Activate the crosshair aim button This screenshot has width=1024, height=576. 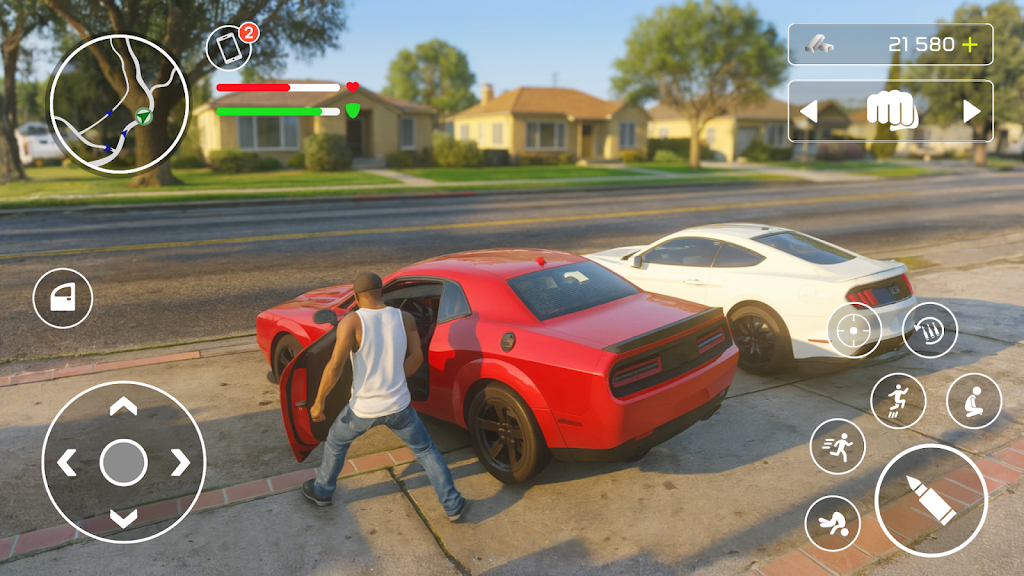point(855,331)
